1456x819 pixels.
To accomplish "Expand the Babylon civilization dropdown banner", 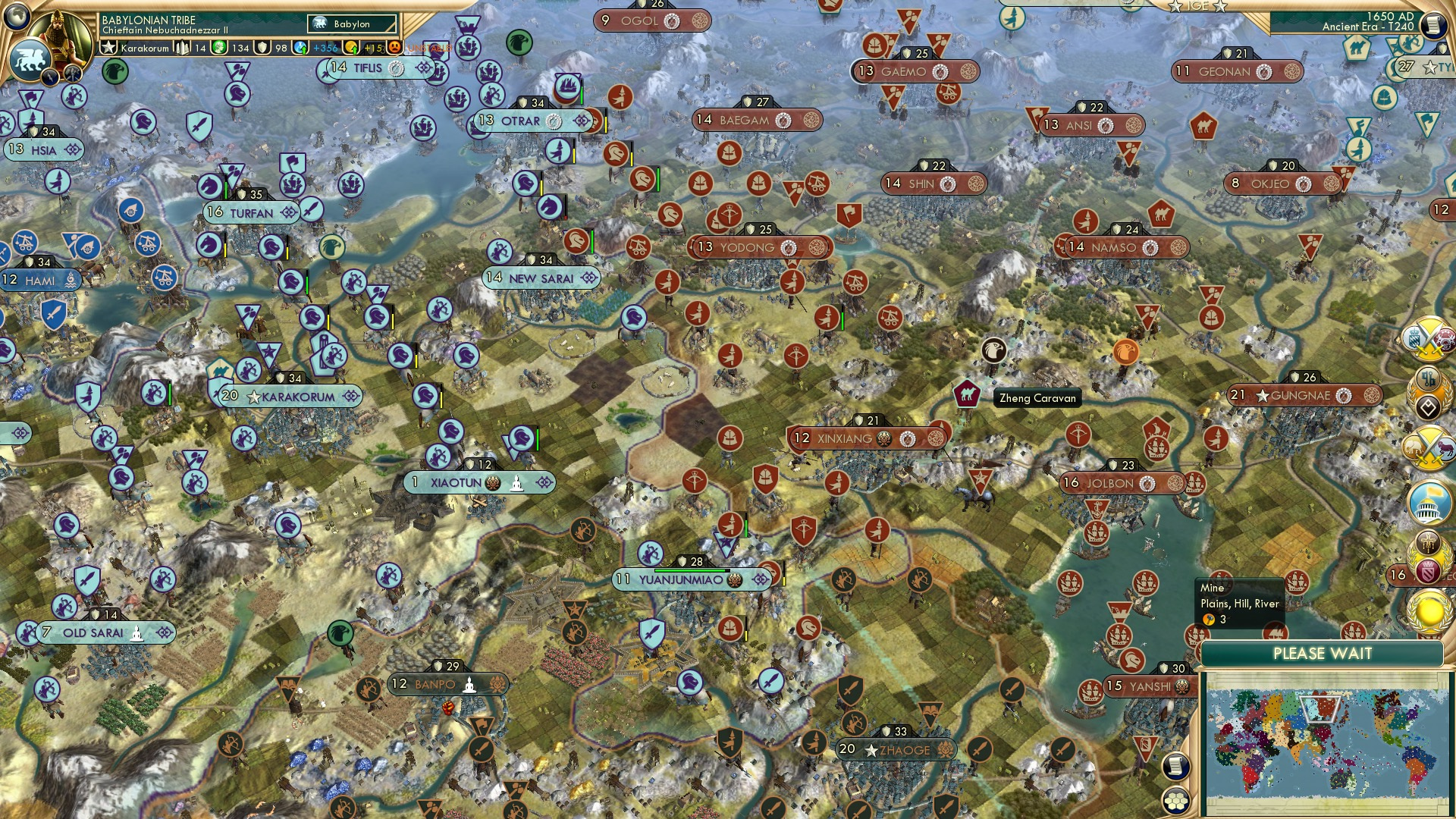I will coord(349,24).
